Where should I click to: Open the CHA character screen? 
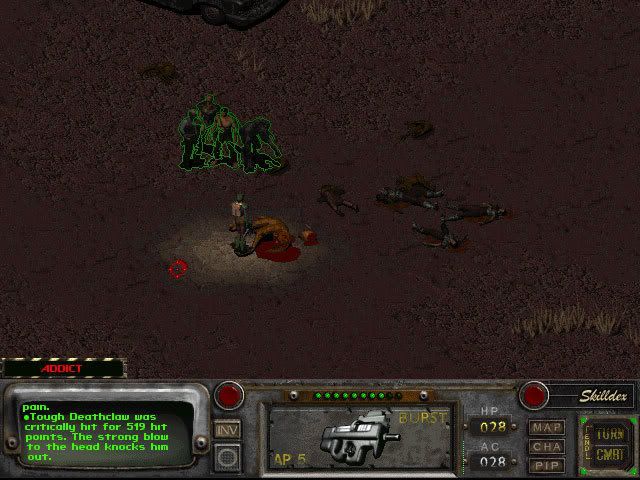coord(547,447)
